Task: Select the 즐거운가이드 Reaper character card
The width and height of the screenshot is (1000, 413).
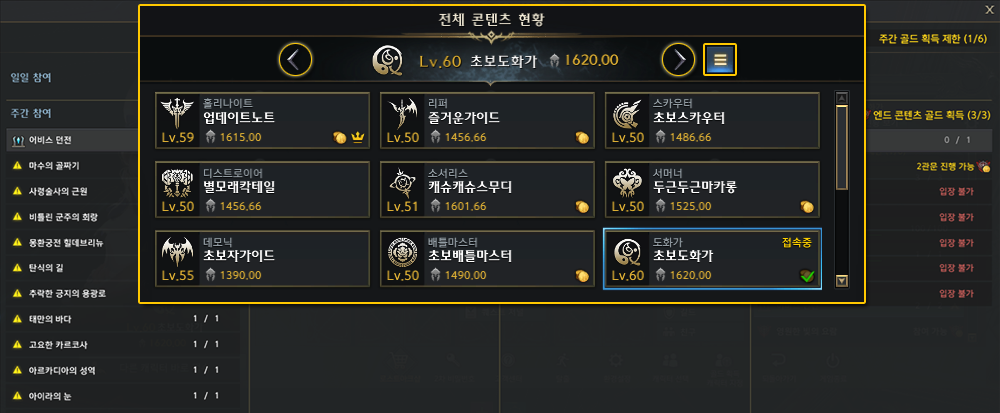Action: pyautogui.click(x=488, y=120)
